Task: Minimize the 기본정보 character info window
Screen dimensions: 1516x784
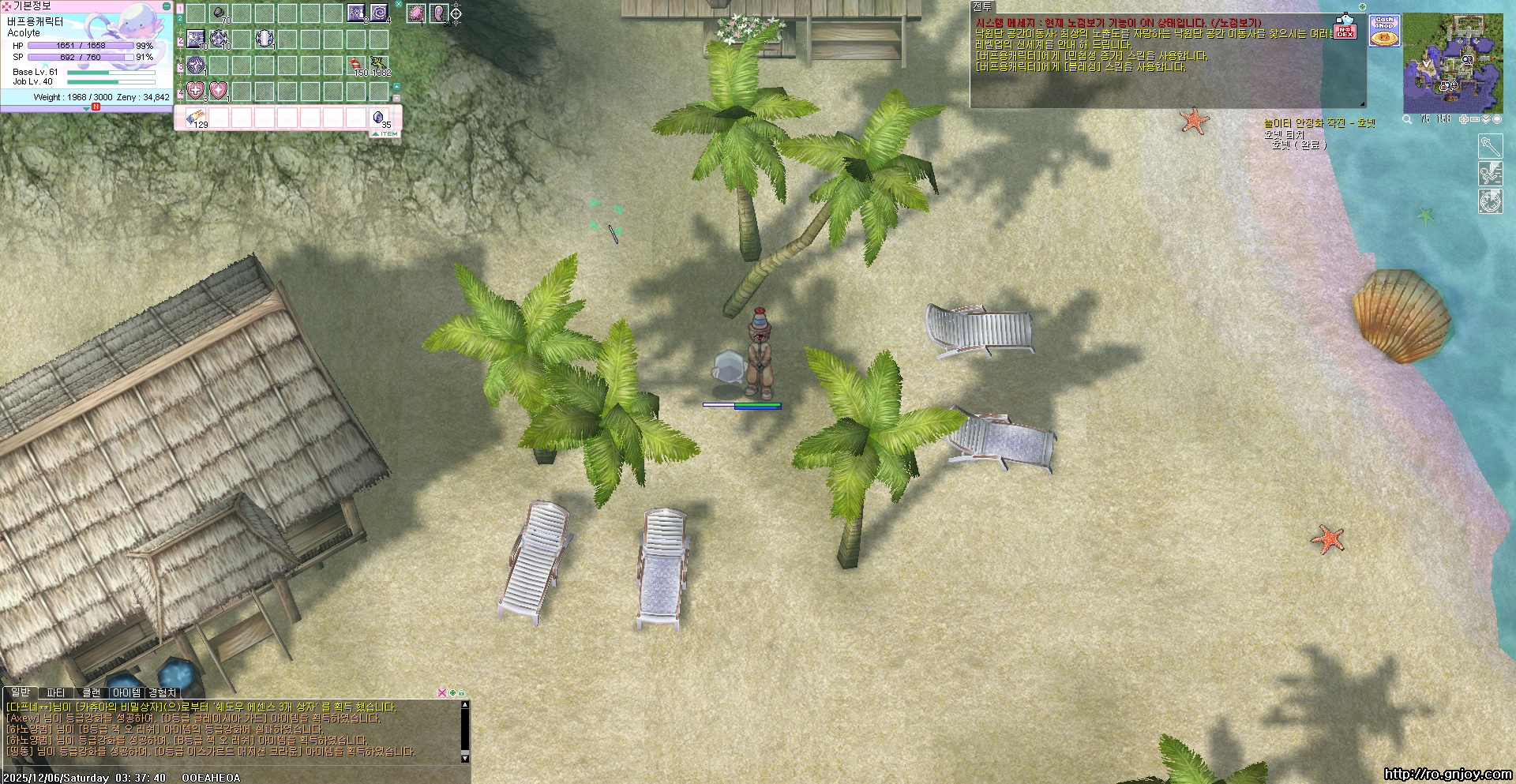Action: click(166, 6)
